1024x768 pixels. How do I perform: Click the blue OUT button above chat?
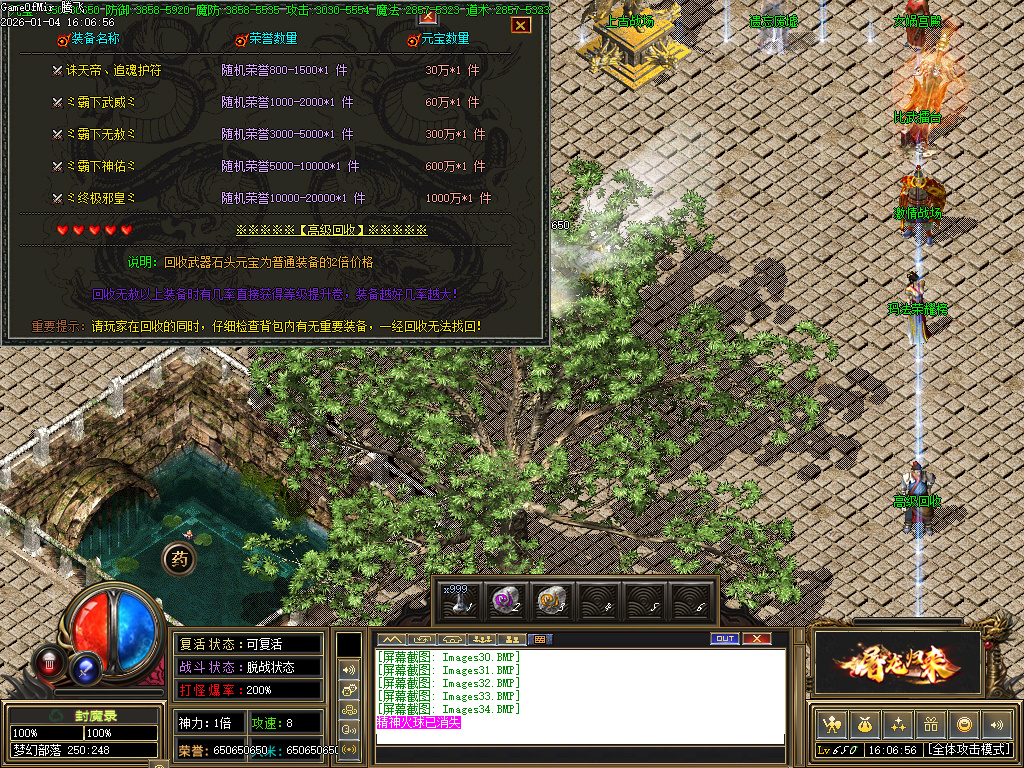point(725,639)
